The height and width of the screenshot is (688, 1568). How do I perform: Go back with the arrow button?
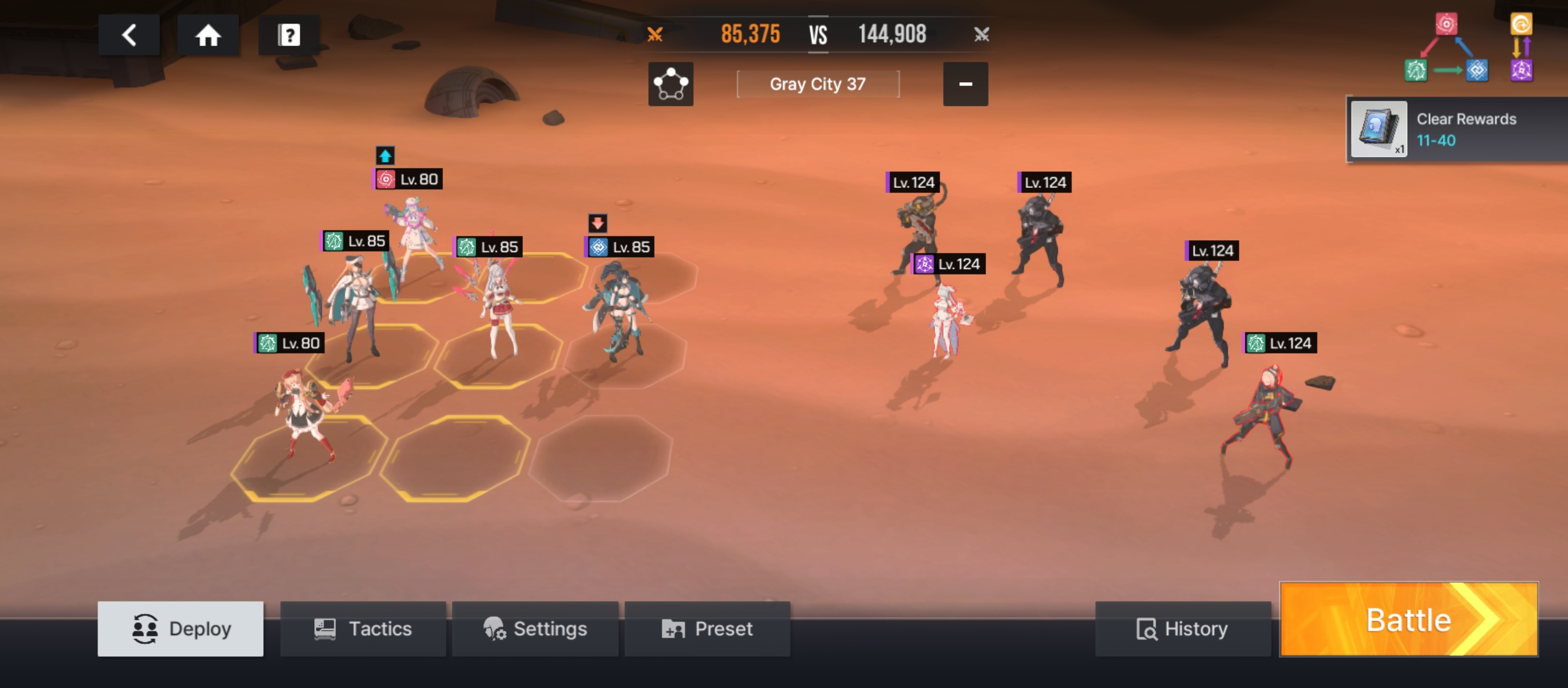pos(129,35)
